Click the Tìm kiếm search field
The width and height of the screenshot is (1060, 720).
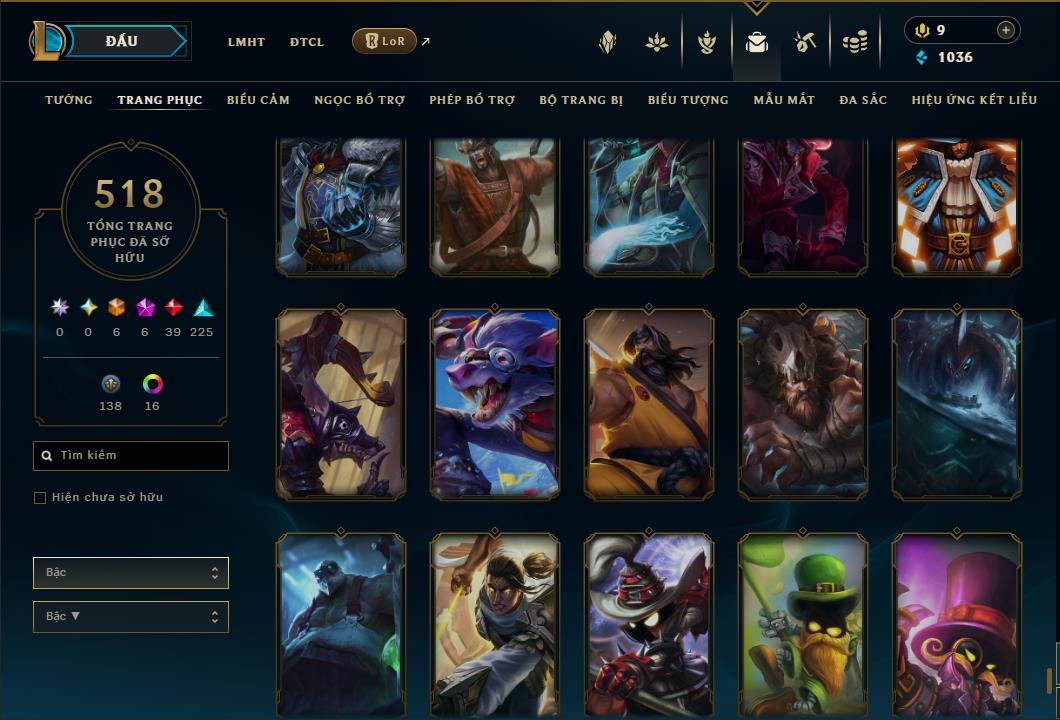(131, 456)
